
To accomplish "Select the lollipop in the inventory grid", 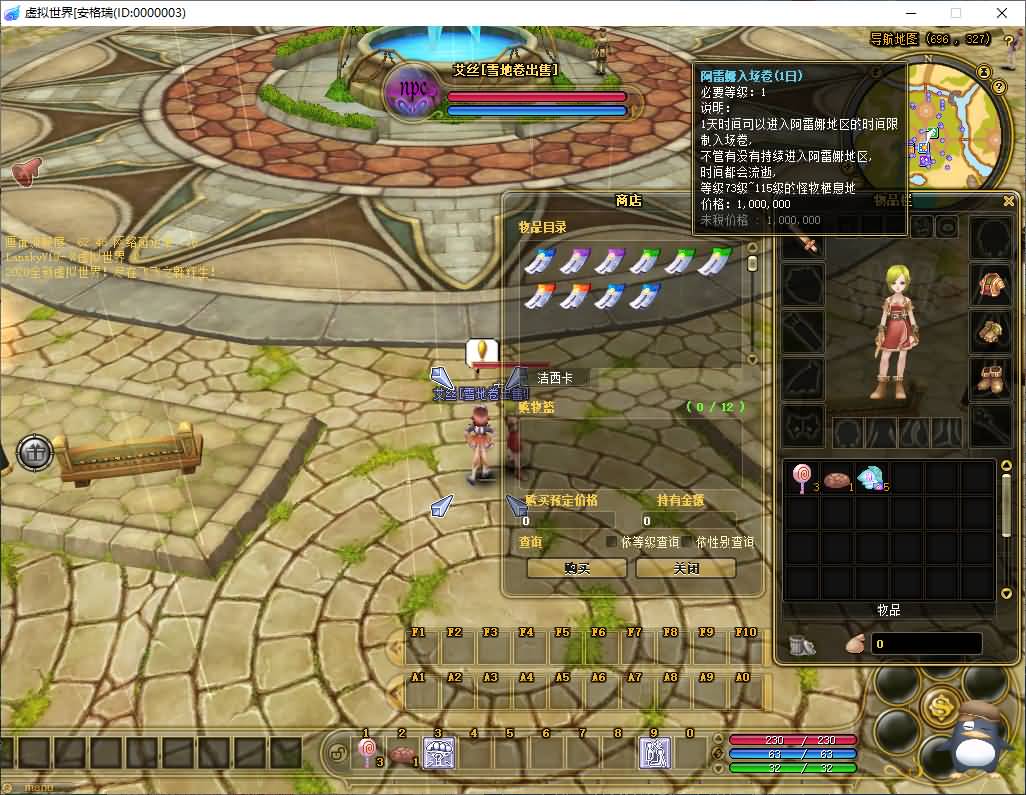I will click(802, 478).
